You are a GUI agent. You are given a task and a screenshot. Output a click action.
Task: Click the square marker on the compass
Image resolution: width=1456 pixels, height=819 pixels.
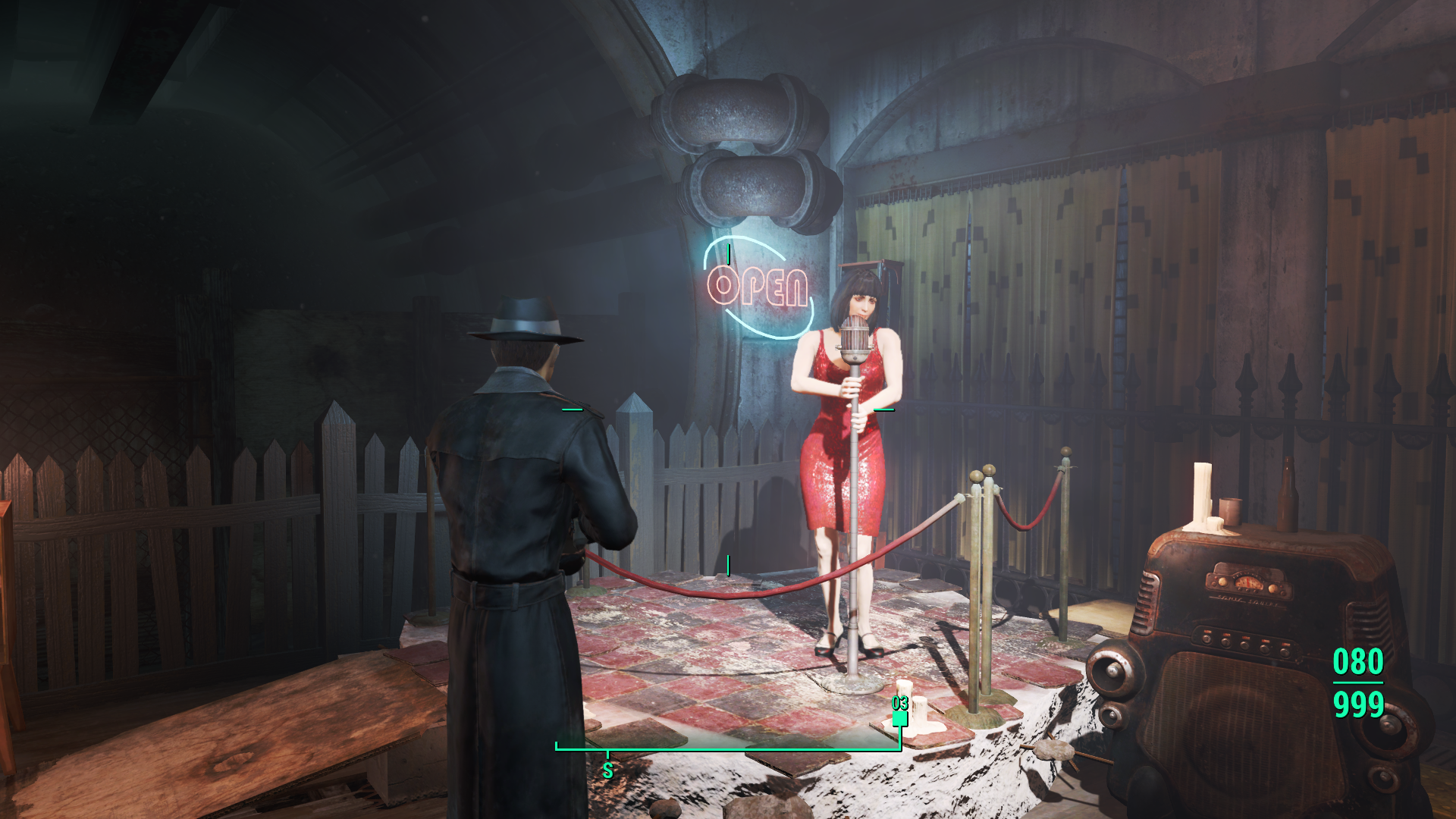point(900,718)
